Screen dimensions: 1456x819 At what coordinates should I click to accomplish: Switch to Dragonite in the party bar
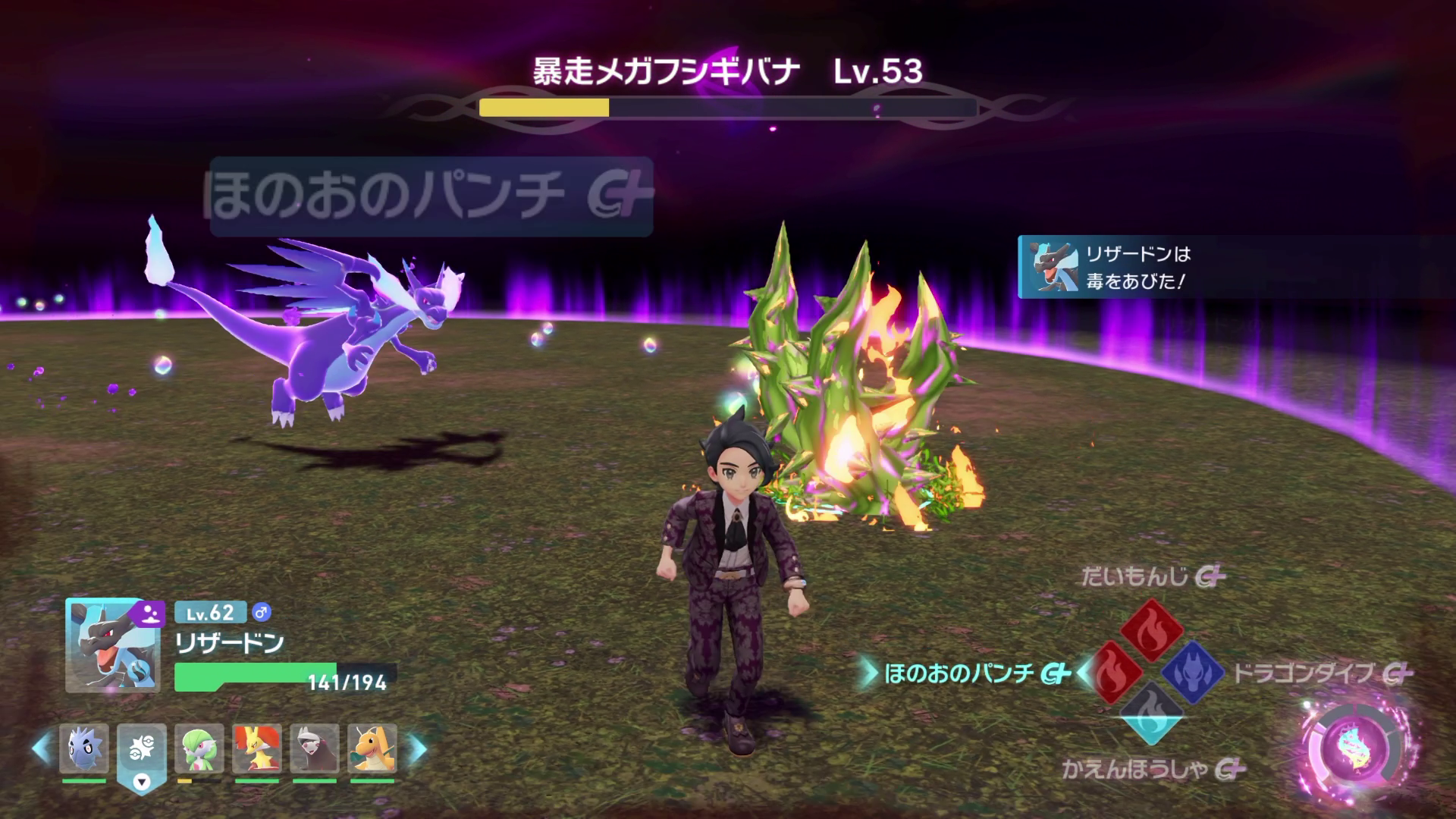pyautogui.click(x=372, y=748)
